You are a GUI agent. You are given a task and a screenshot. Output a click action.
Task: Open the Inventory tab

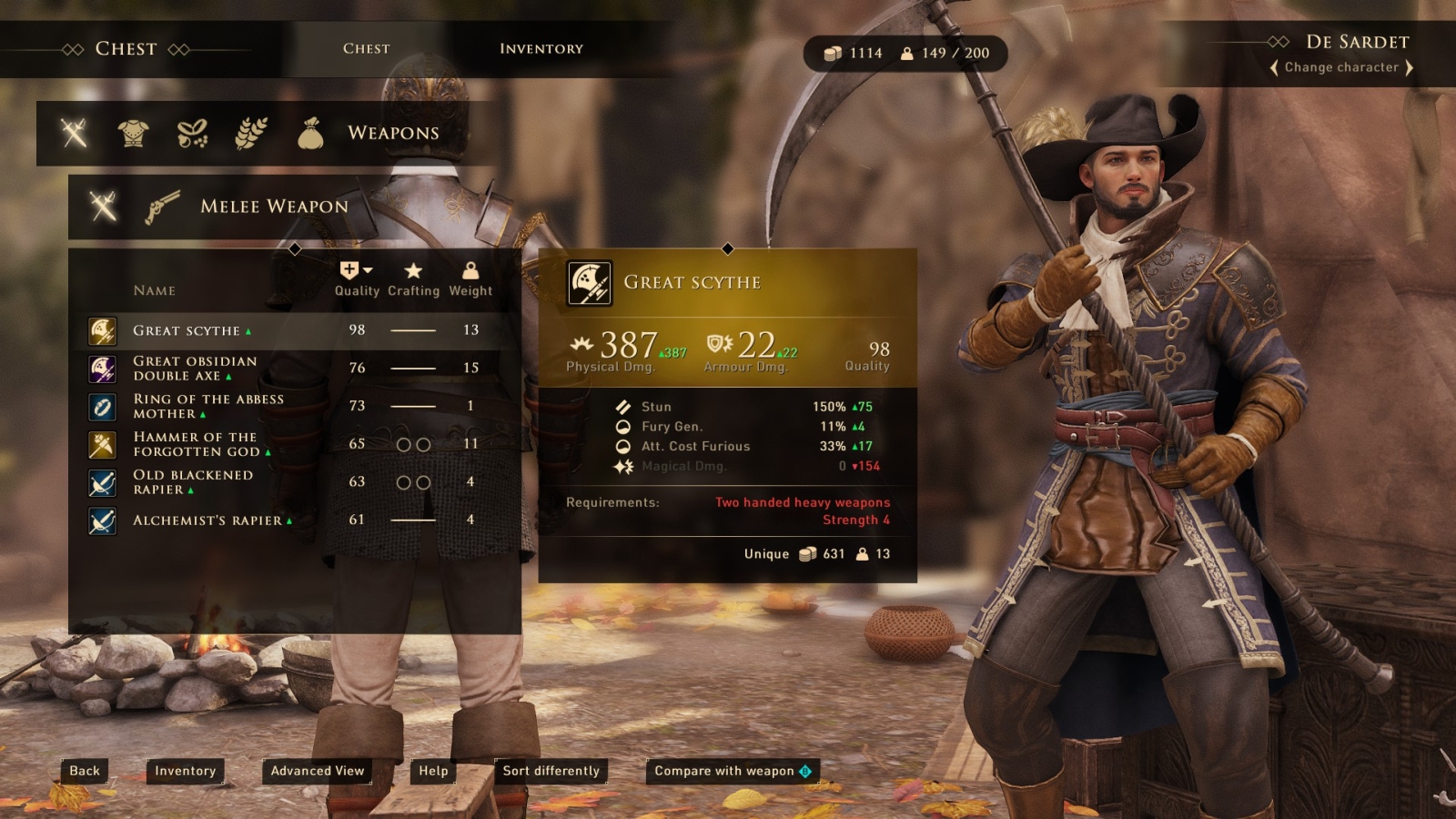coord(541,48)
